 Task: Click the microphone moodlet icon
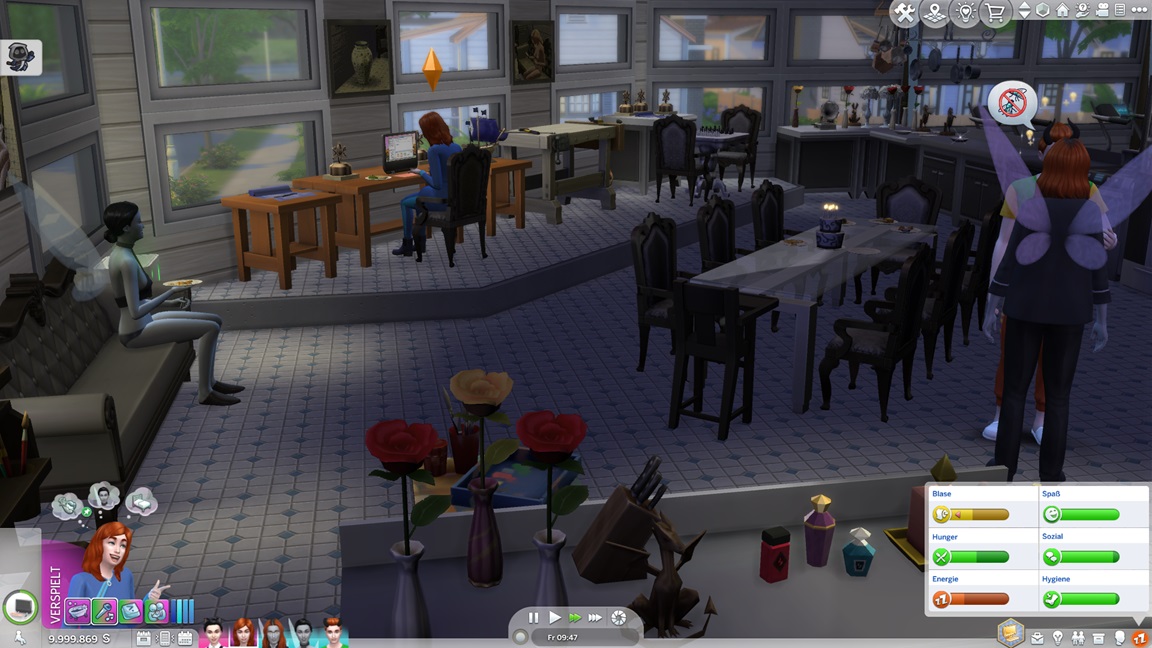click(104, 610)
